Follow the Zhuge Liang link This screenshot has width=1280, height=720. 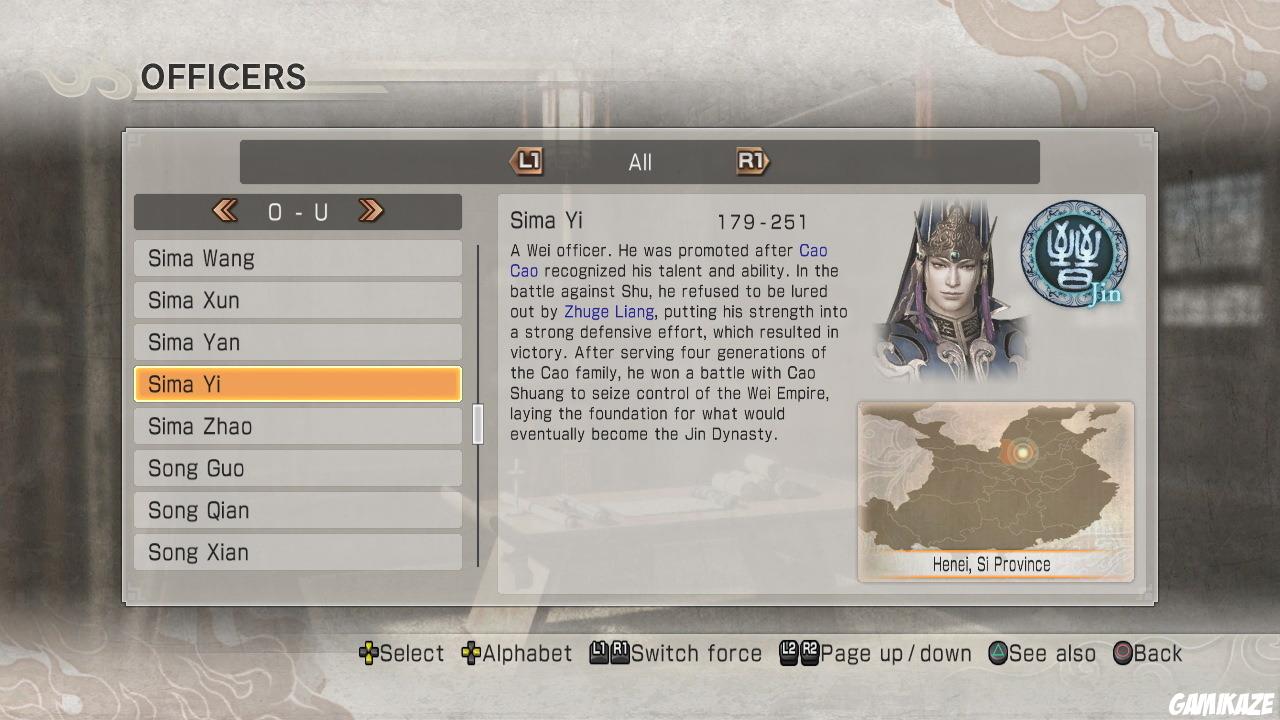pos(610,311)
